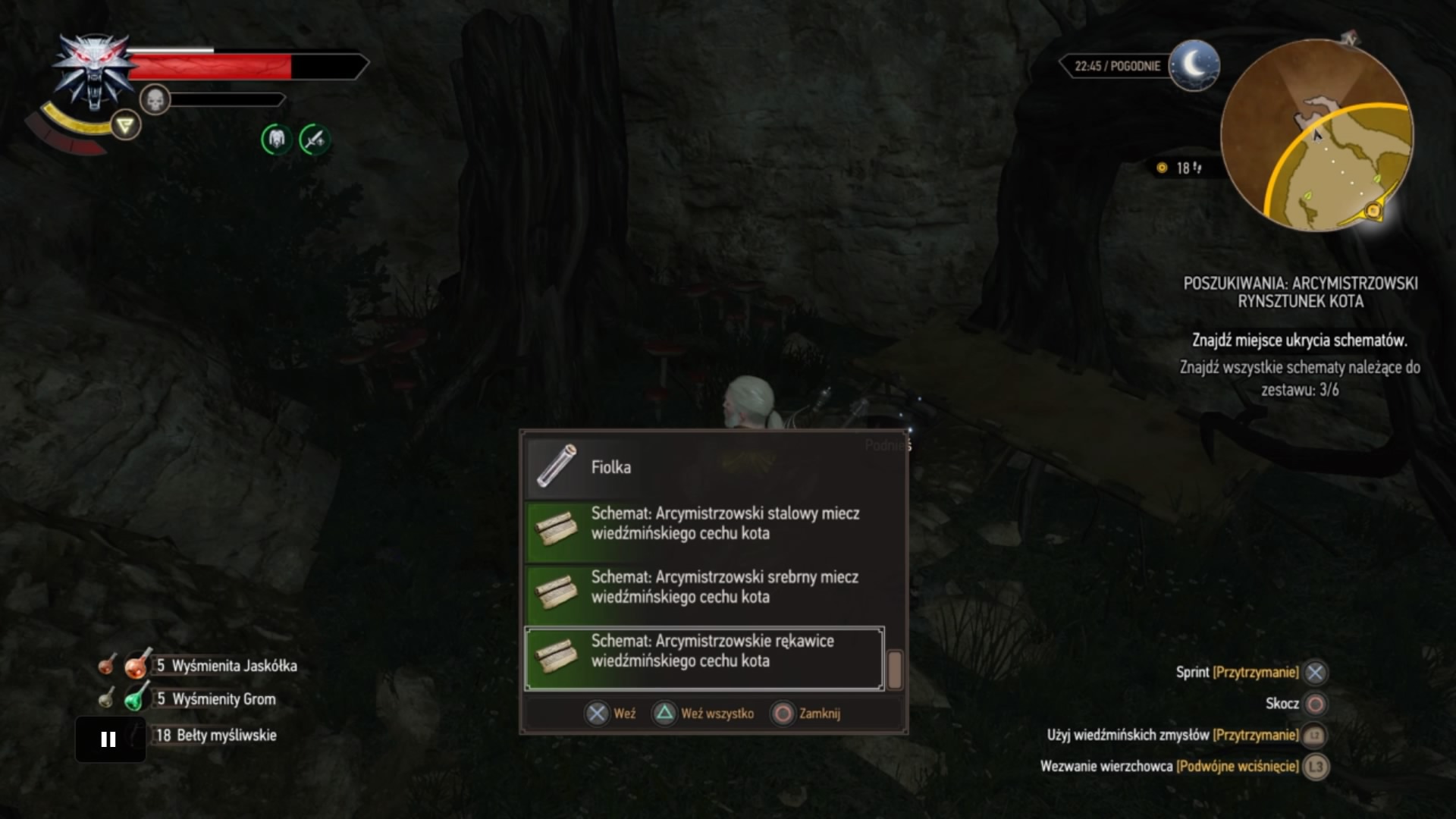Click the yellow Quen sign indicator
Viewport: 1456px width, 819px height.
pyautogui.click(x=126, y=125)
